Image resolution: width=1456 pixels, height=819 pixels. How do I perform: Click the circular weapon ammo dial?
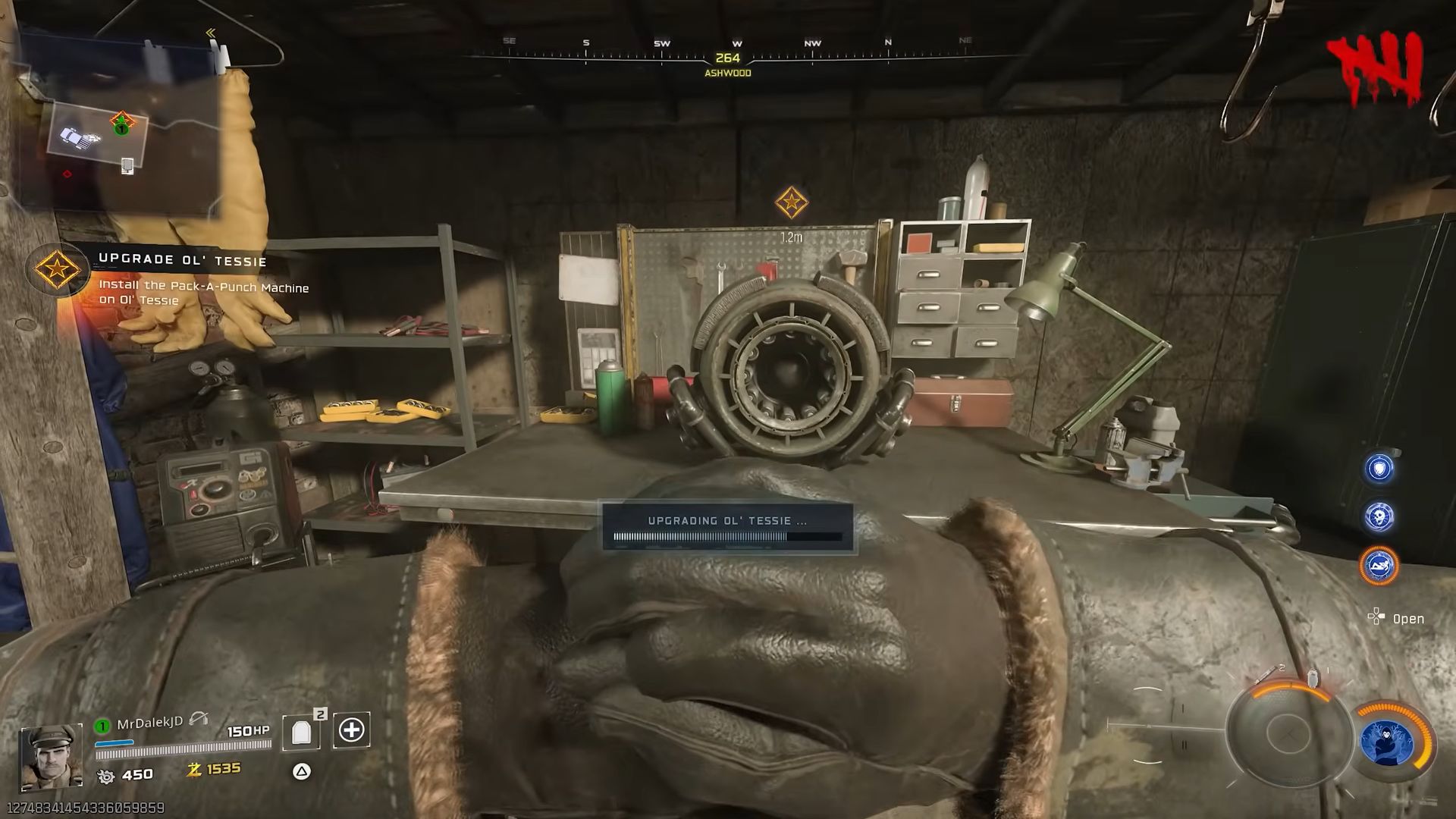click(1286, 732)
